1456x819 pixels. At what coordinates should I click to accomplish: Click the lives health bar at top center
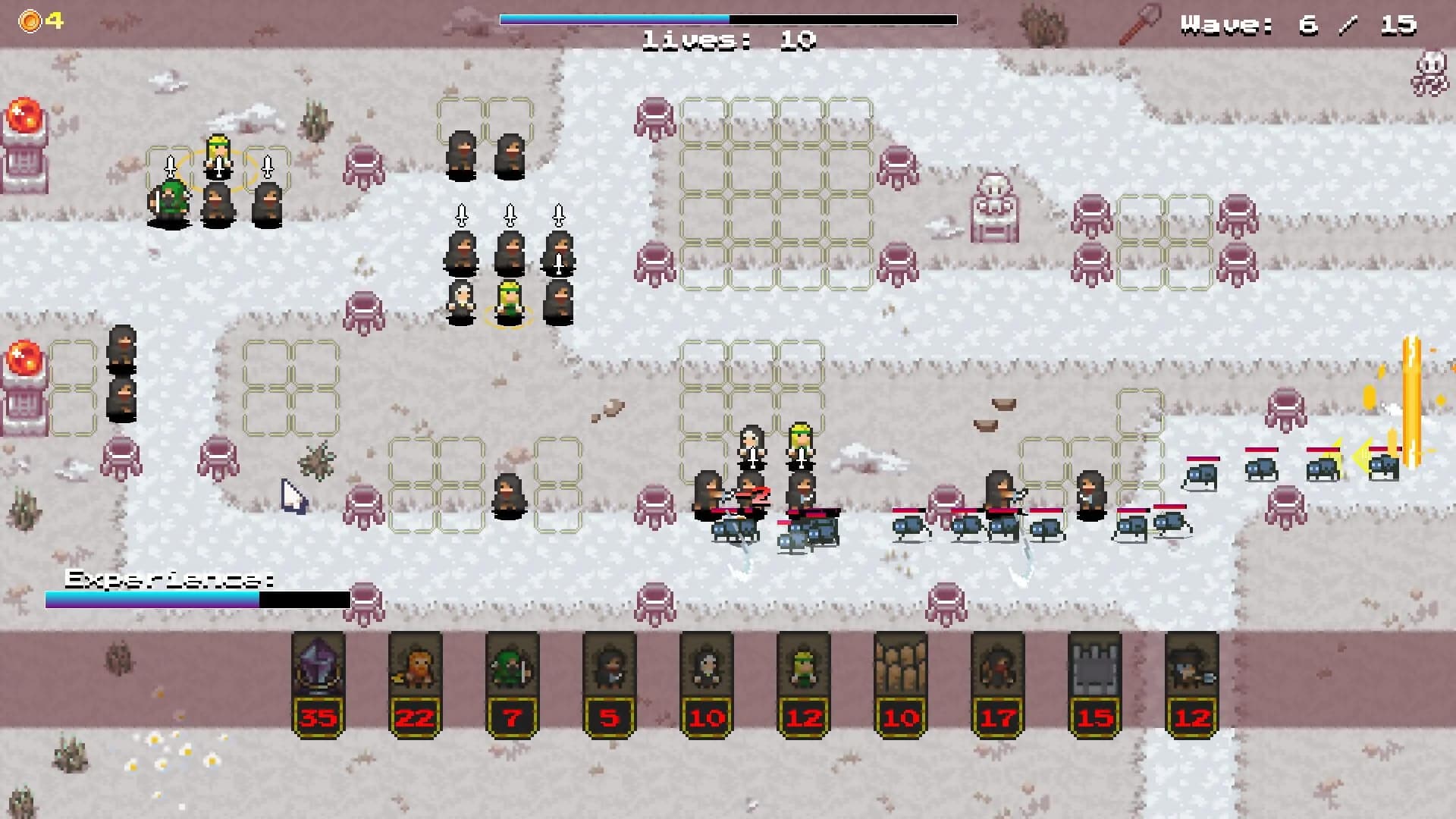[x=728, y=17]
